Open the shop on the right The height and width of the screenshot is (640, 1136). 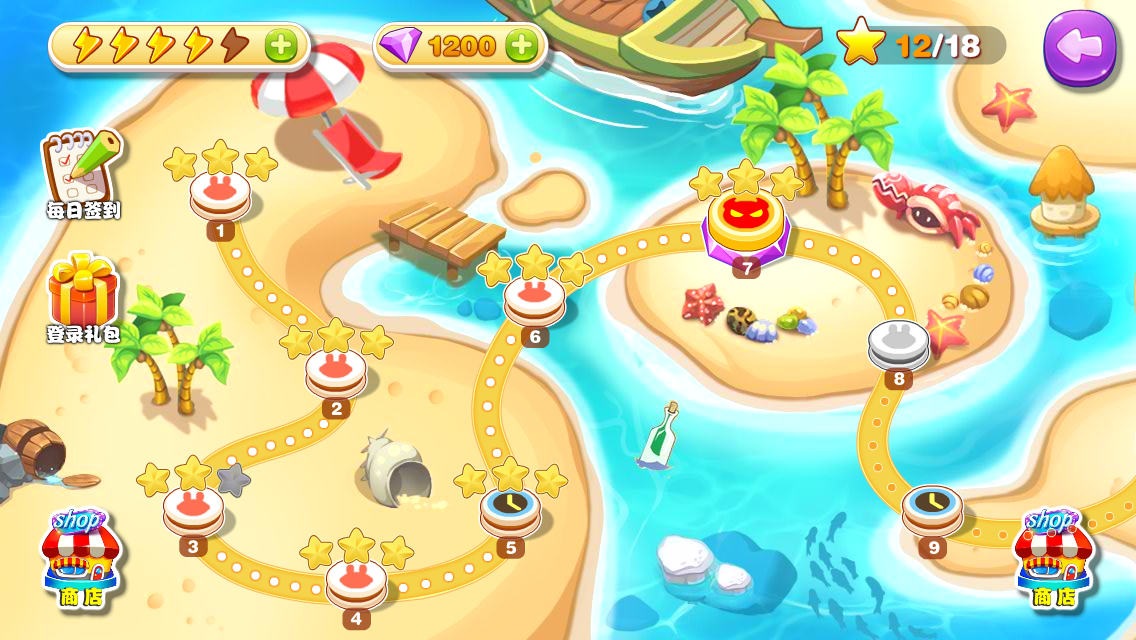[1054, 557]
